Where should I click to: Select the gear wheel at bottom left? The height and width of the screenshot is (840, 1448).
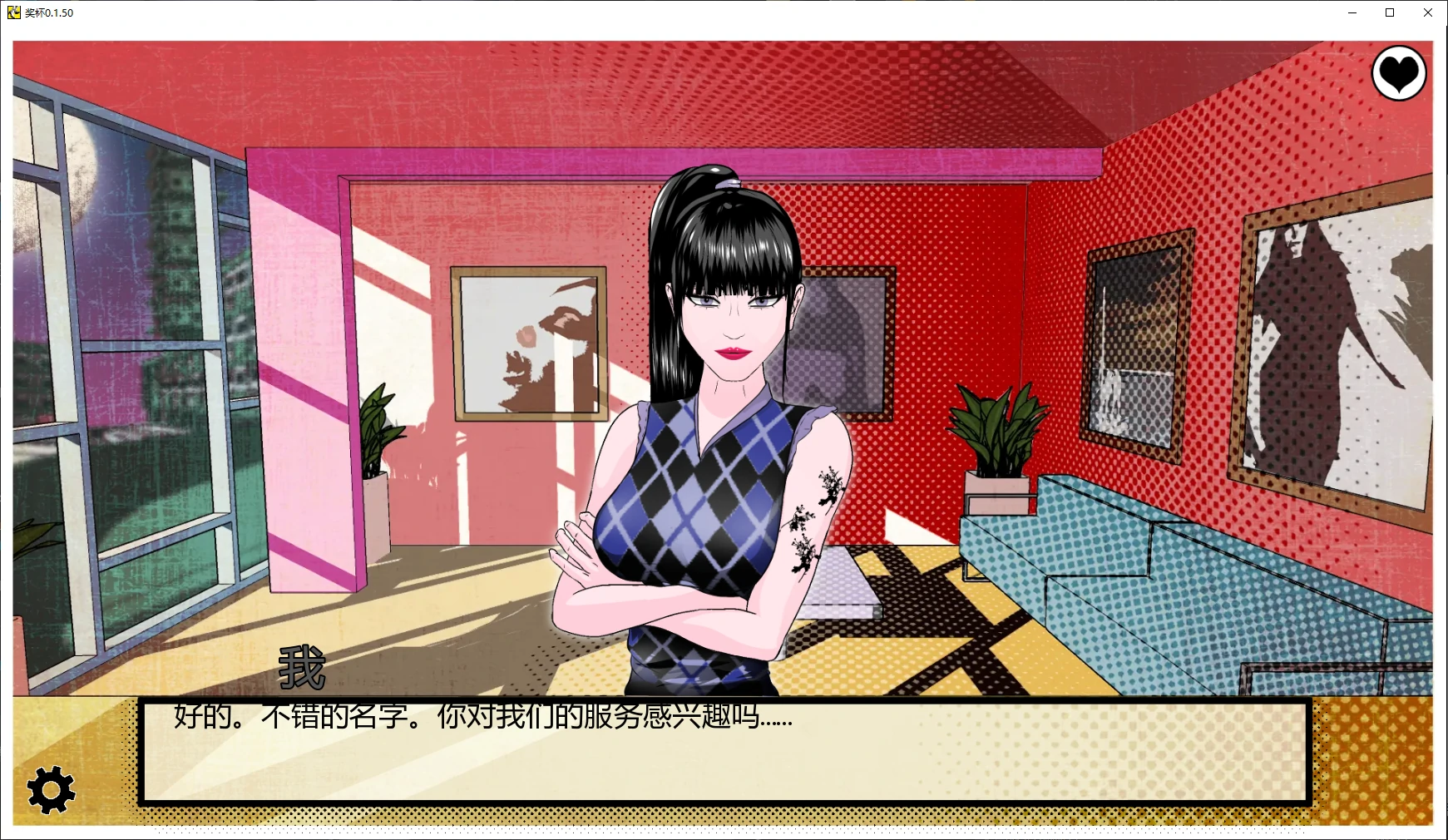pyautogui.click(x=50, y=788)
